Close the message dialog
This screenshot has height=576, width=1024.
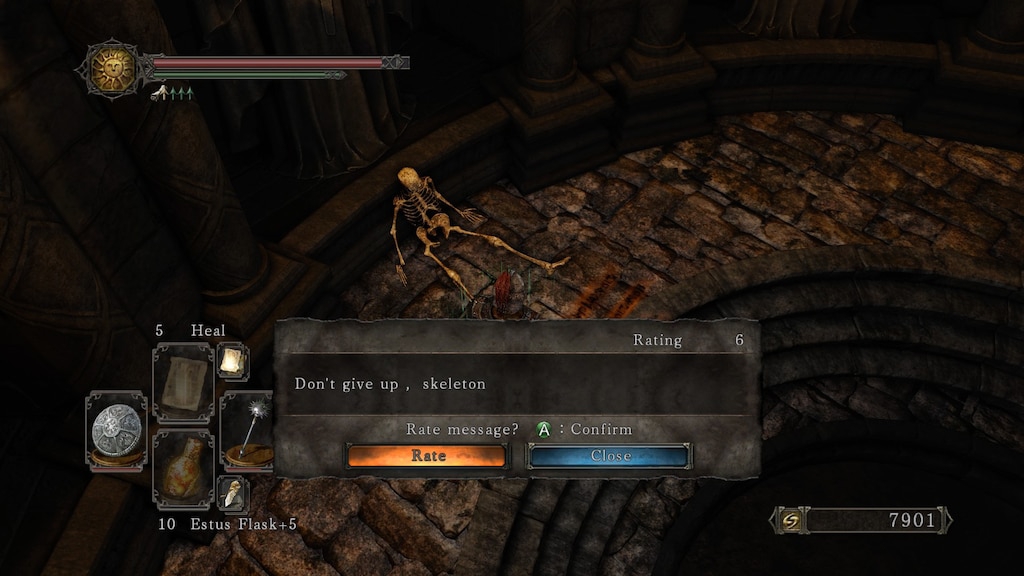[609, 456]
